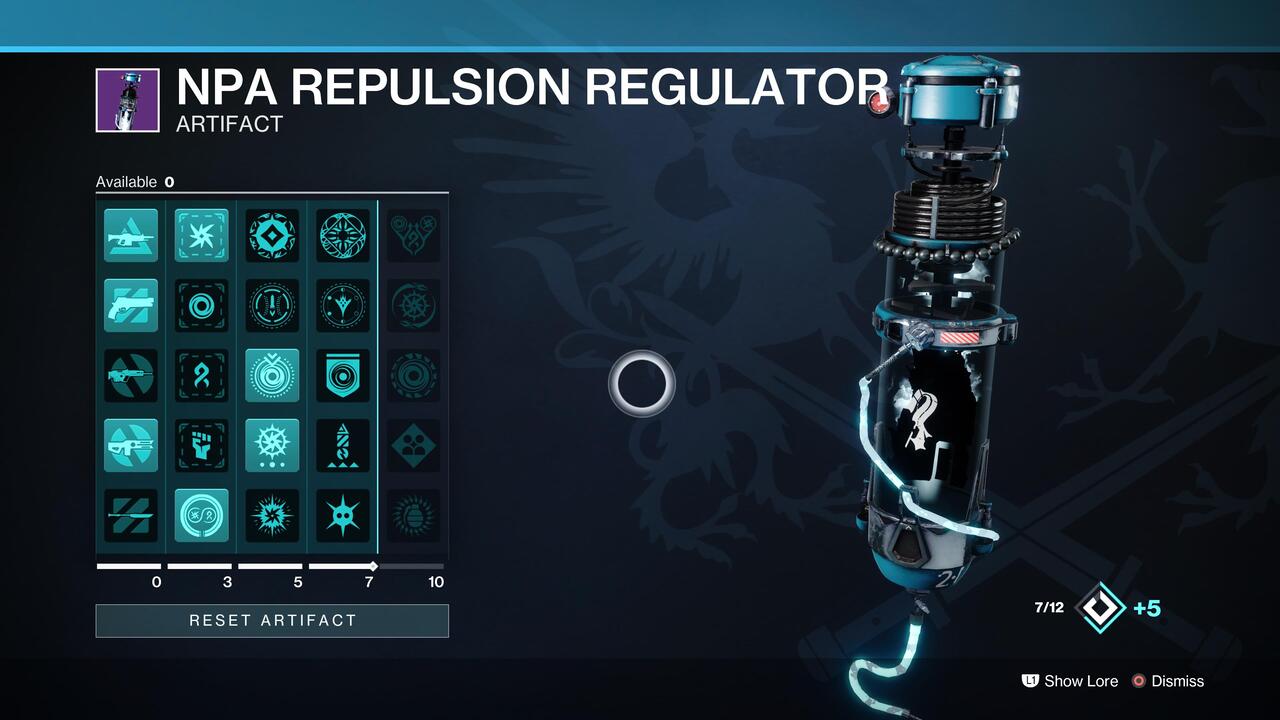Deactivate the highlighted spiral sunburst perk
This screenshot has height=720, width=1280.
tap(272, 376)
